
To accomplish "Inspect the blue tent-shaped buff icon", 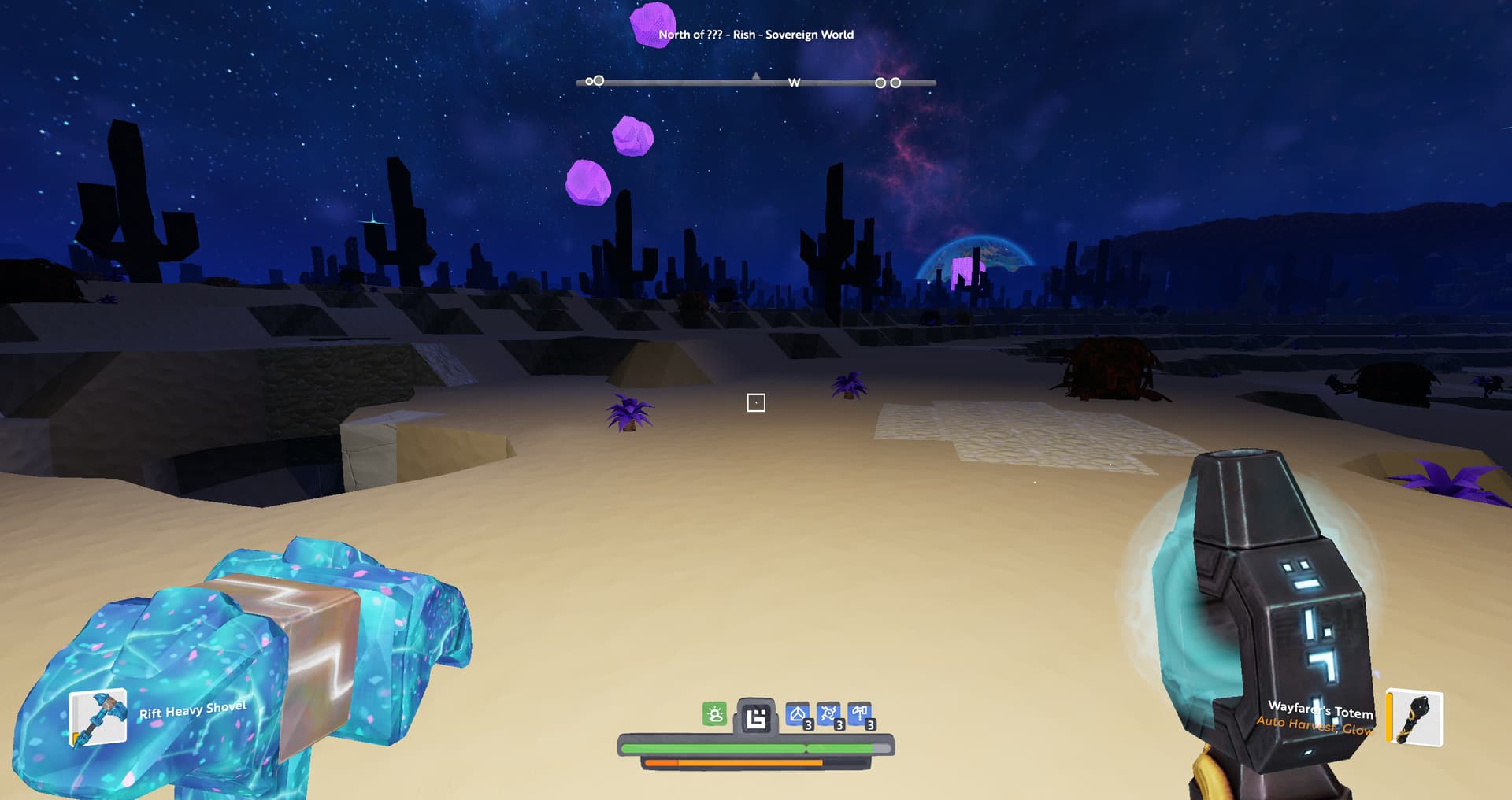I will (798, 715).
